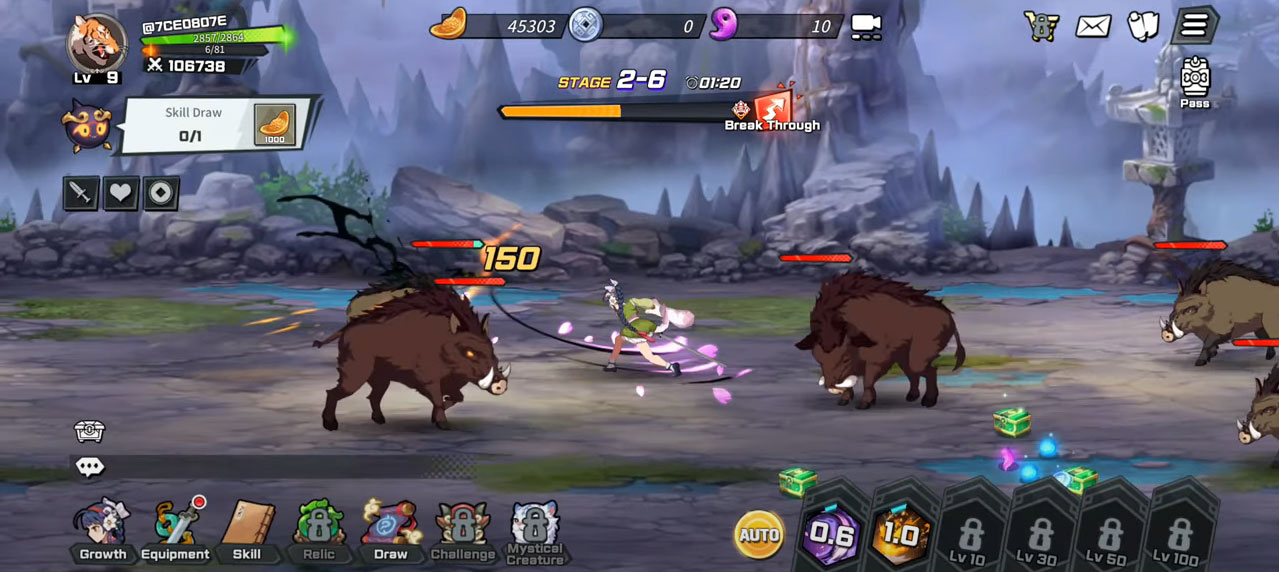Image resolution: width=1279 pixels, height=572 pixels.
Task: Toggle the AUTO skill button
Action: [x=759, y=536]
